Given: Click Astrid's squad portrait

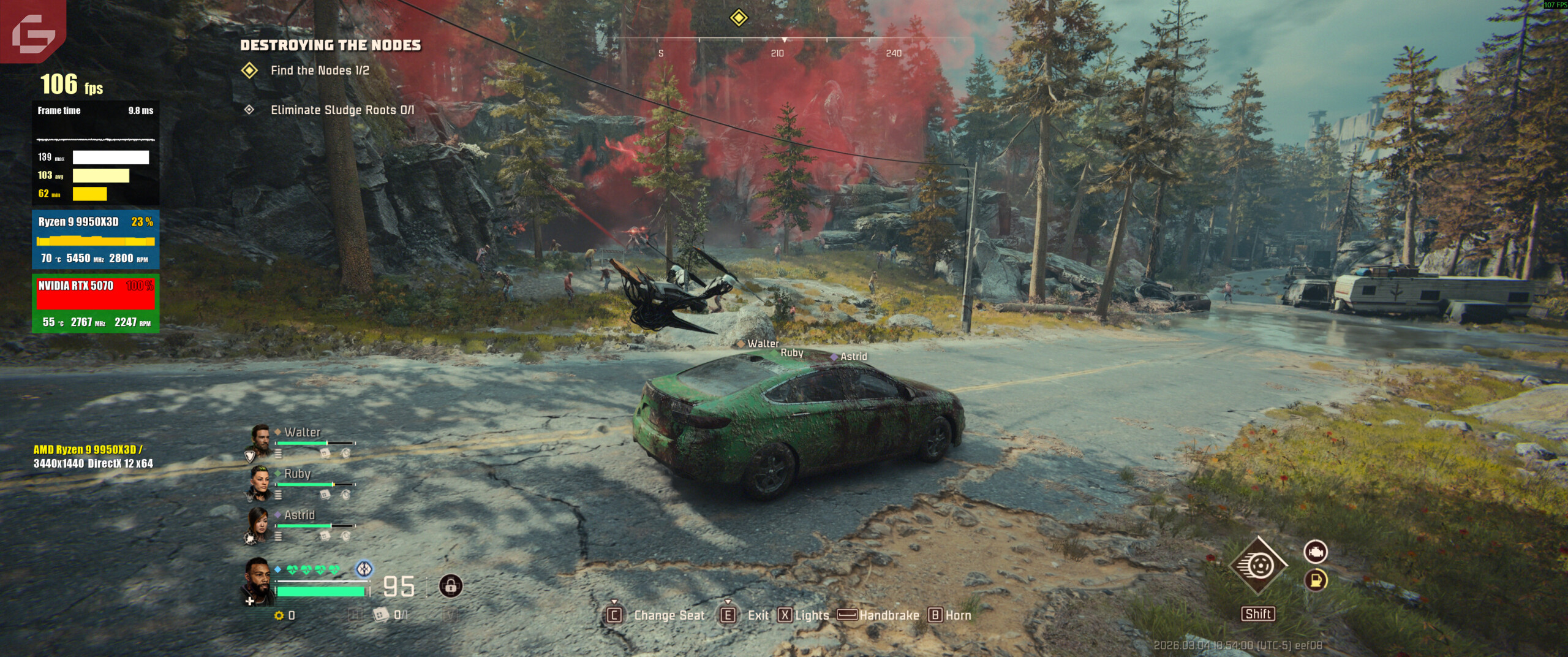Looking at the screenshot, I should (258, 524).
